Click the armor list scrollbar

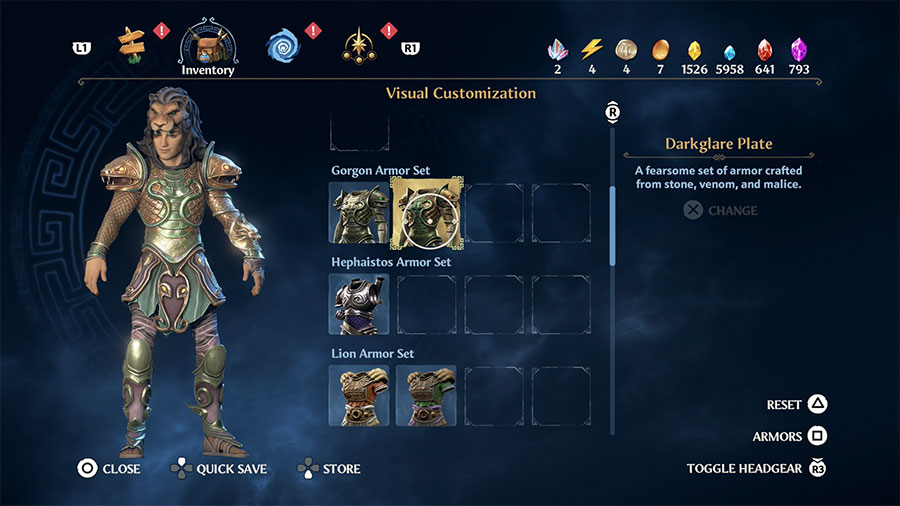tap(613, 225)
